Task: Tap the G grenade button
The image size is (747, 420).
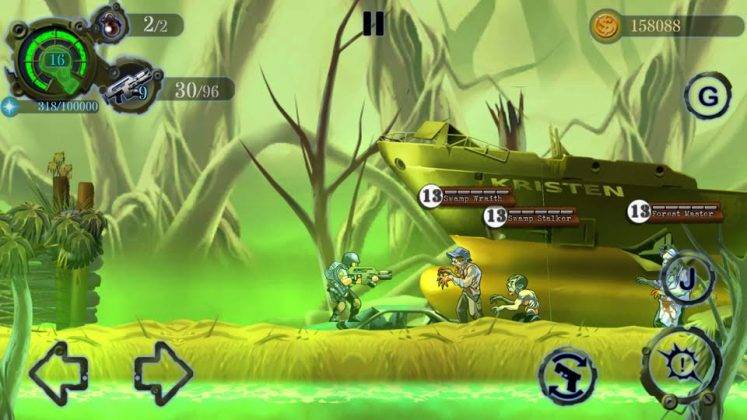Action: [708, 96]
